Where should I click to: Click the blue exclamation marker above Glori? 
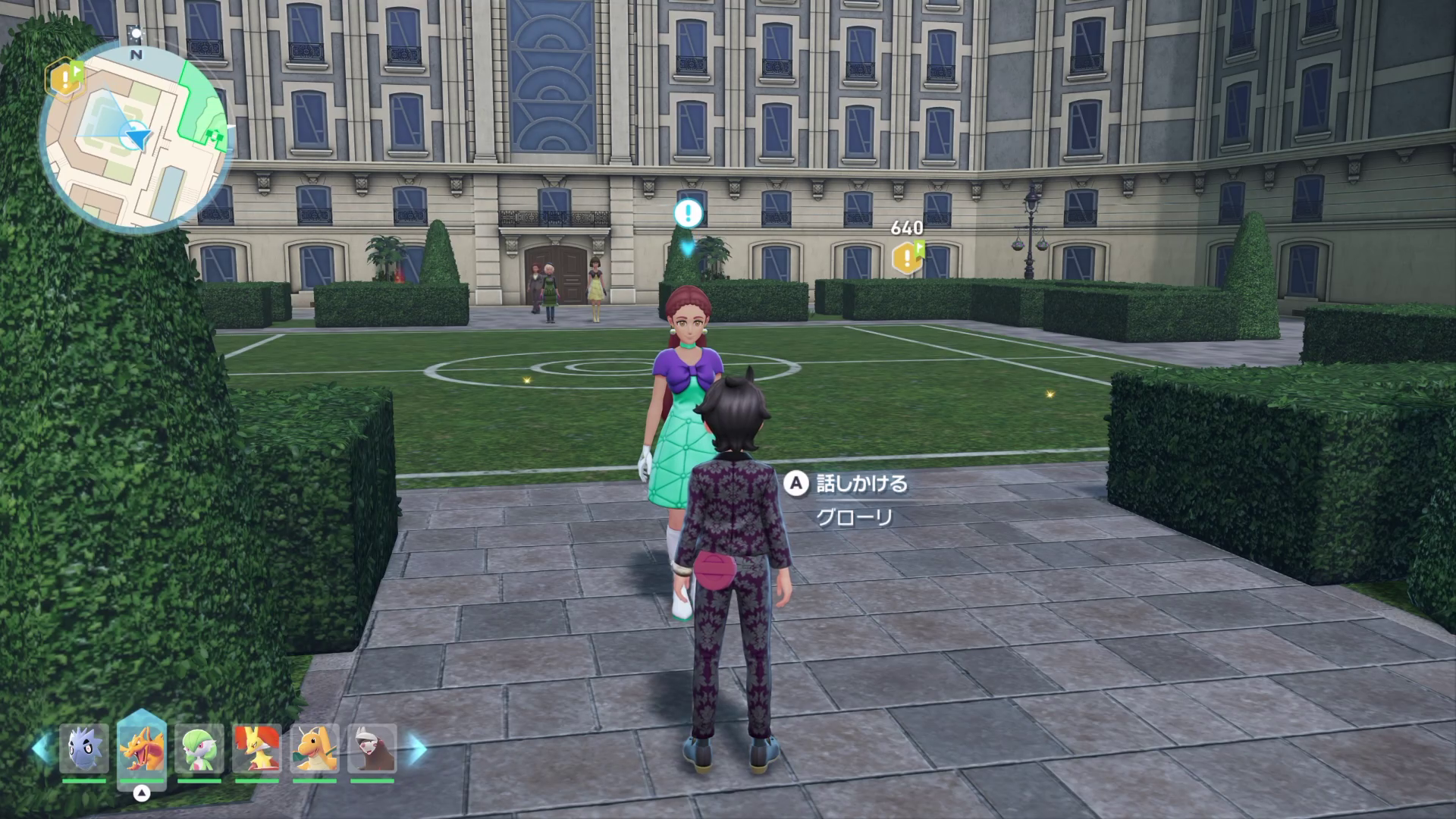pyautogui.click(x=688, y=213)
